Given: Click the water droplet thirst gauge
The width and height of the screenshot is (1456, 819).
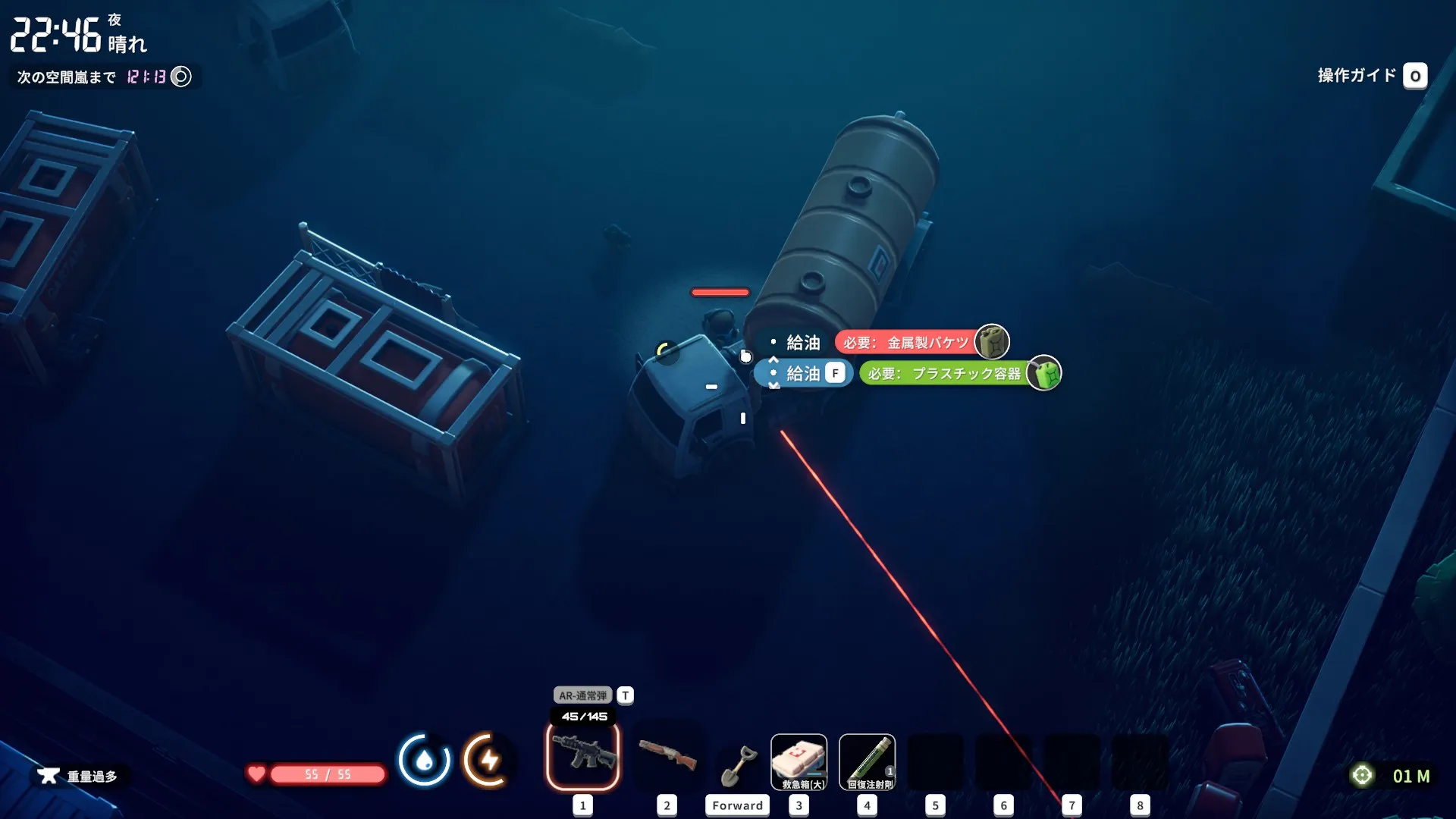Looking at the screenshot, I should [x=424, y=760].
